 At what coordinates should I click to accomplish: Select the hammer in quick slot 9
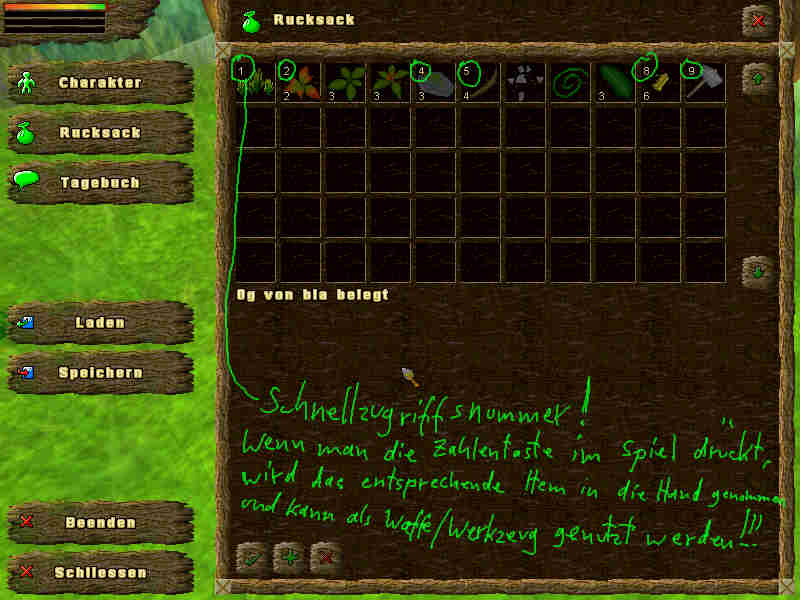coord(705,82)
